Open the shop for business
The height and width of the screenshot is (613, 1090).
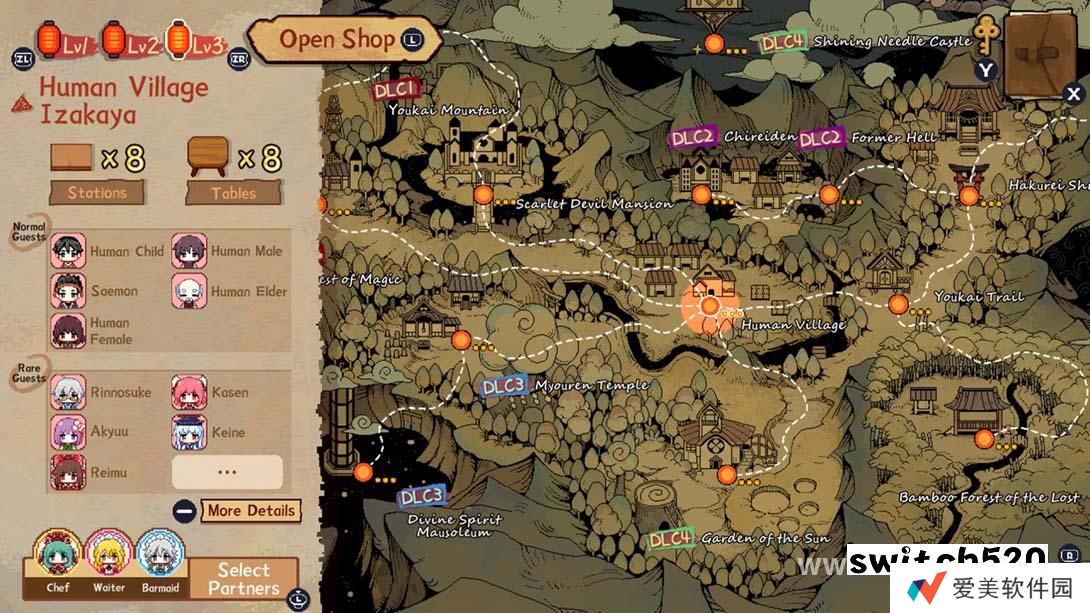tap(336, 40)
